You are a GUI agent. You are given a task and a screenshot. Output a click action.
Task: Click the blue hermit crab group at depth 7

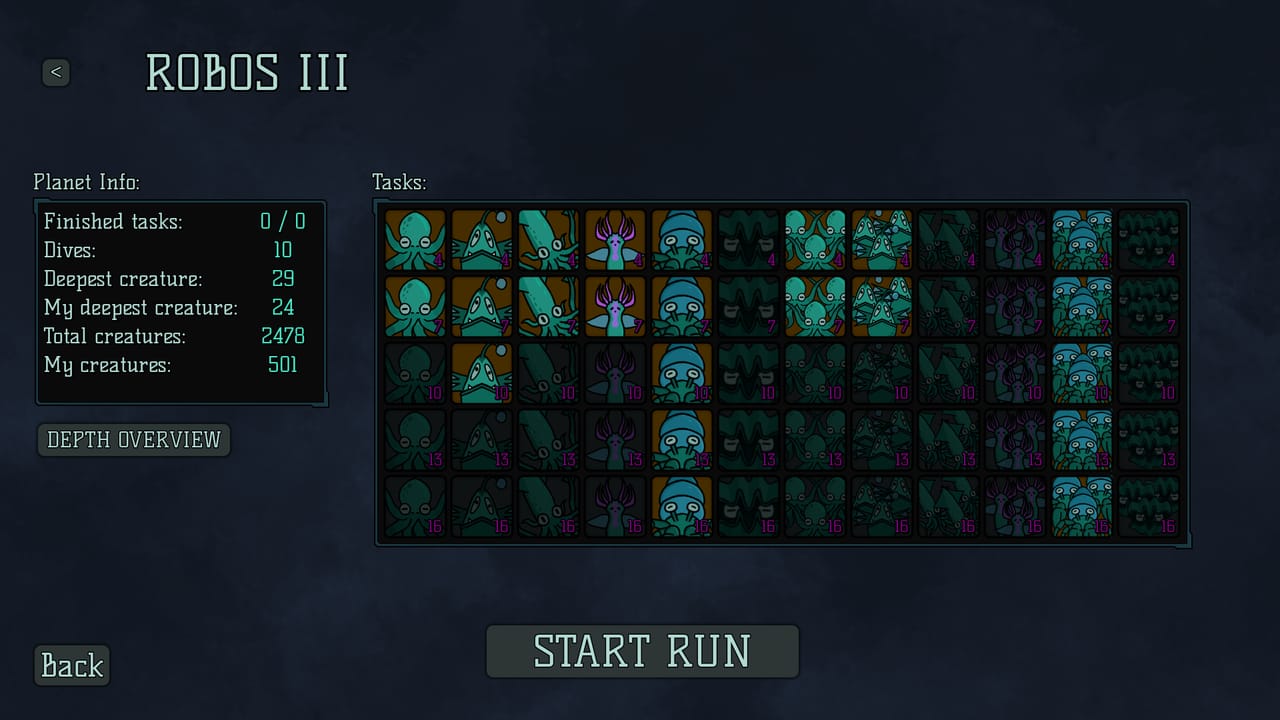click(x=1081, y=308)
